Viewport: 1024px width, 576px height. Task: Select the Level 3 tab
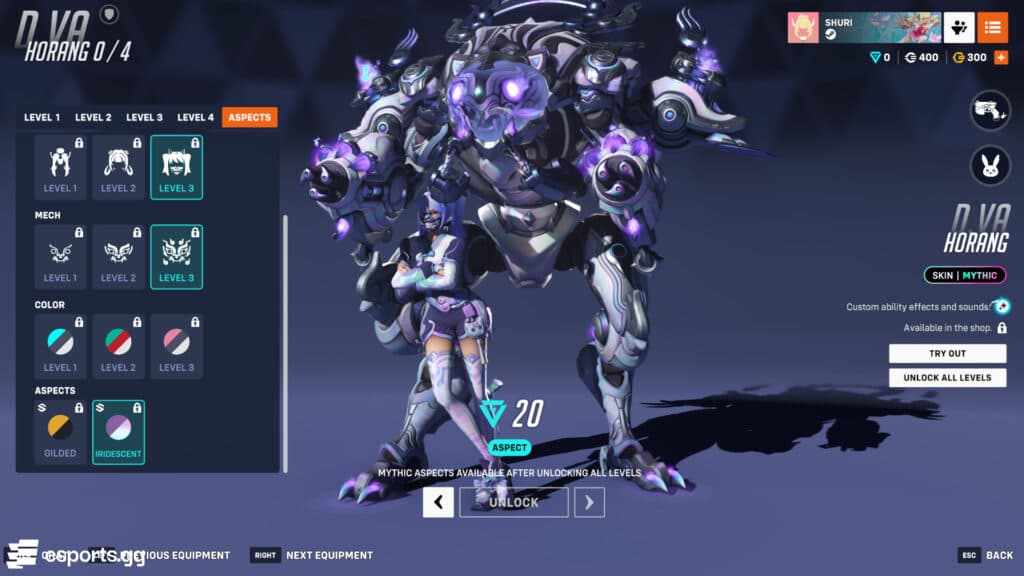click(144, 117)
